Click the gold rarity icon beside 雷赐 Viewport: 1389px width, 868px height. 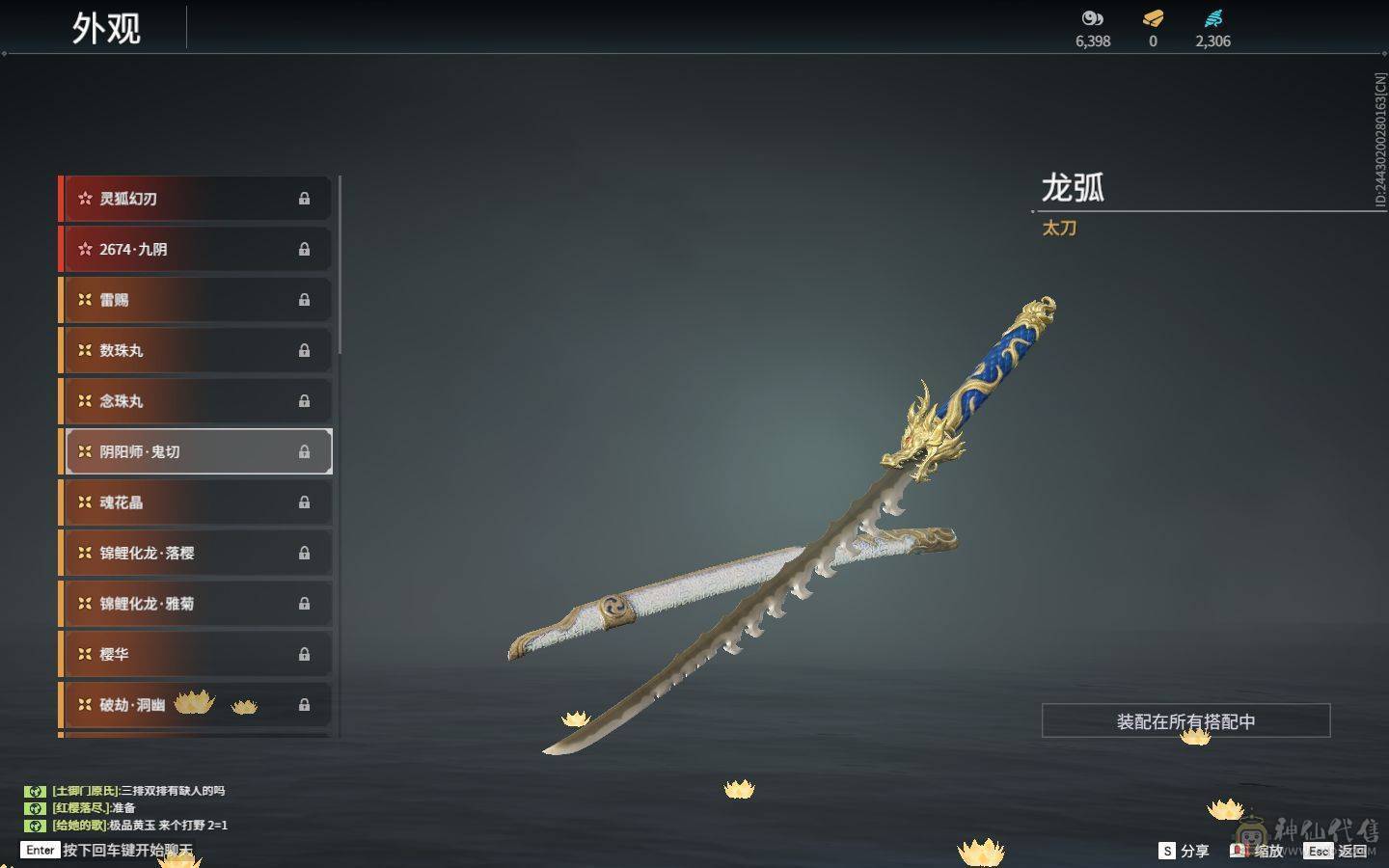point(84,300)
